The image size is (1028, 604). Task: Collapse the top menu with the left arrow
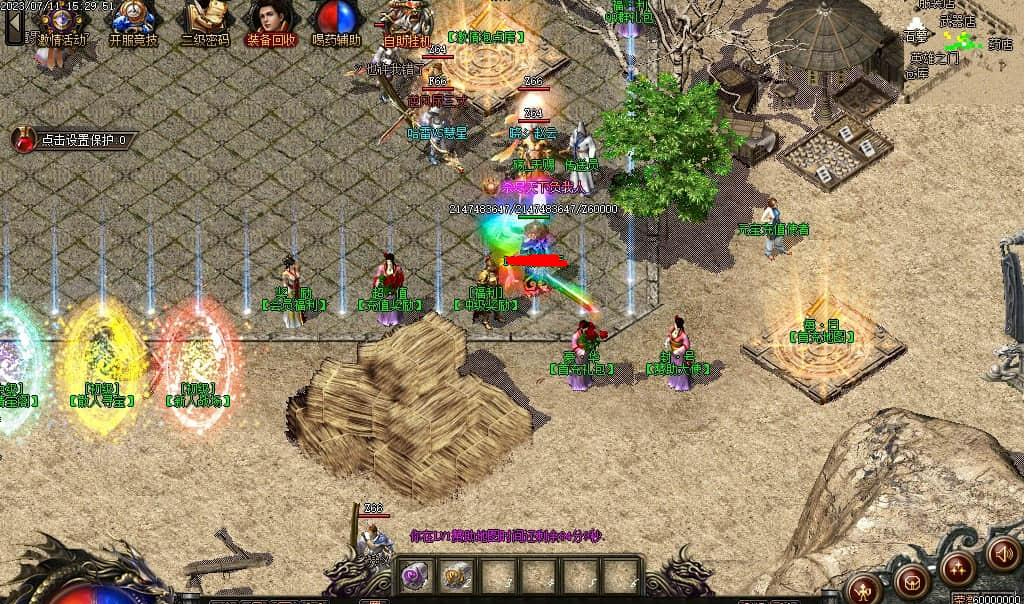[14, 24]
